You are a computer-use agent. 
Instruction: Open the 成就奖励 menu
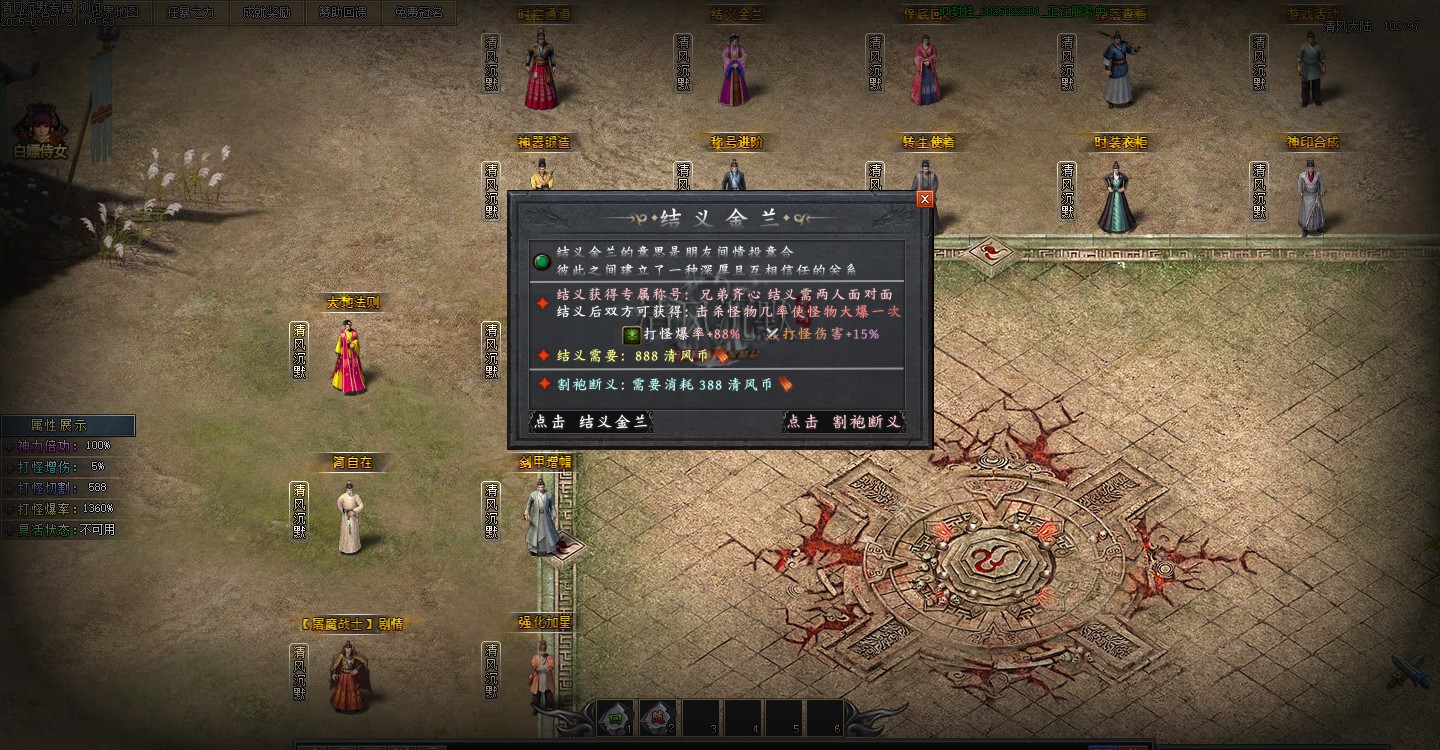point(266,13)
